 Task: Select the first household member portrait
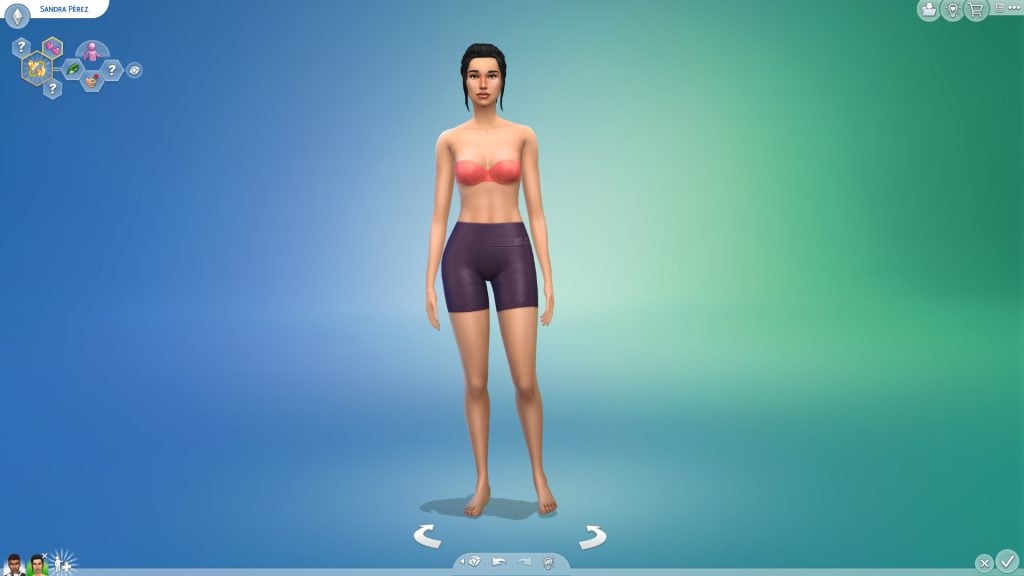14,564
